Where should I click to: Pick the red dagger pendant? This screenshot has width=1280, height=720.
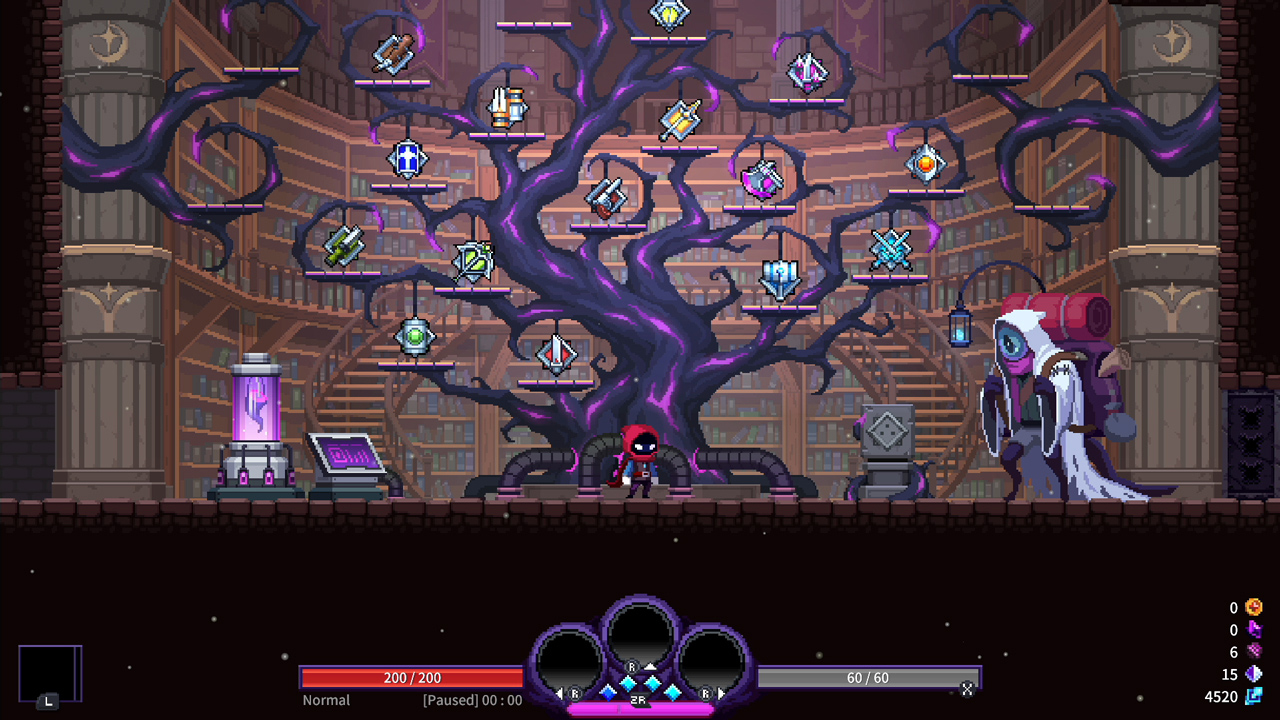558,355
